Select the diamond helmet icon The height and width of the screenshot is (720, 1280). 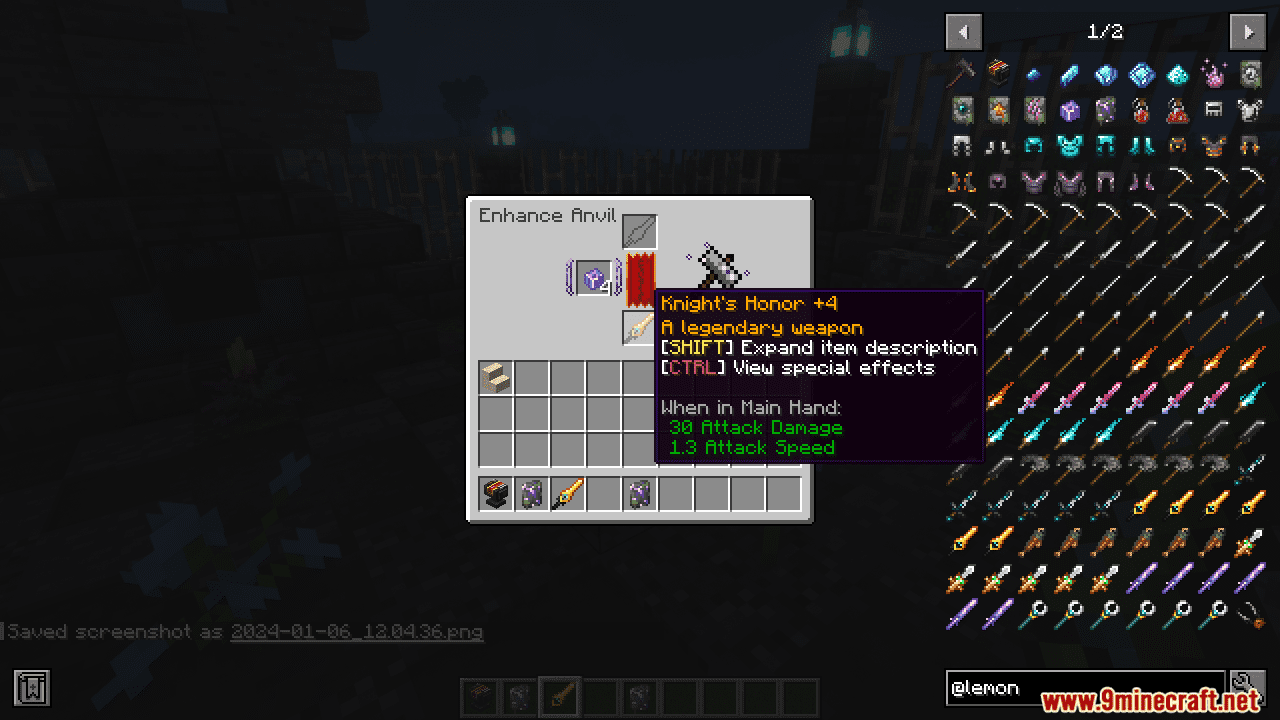click(1034, 146)
